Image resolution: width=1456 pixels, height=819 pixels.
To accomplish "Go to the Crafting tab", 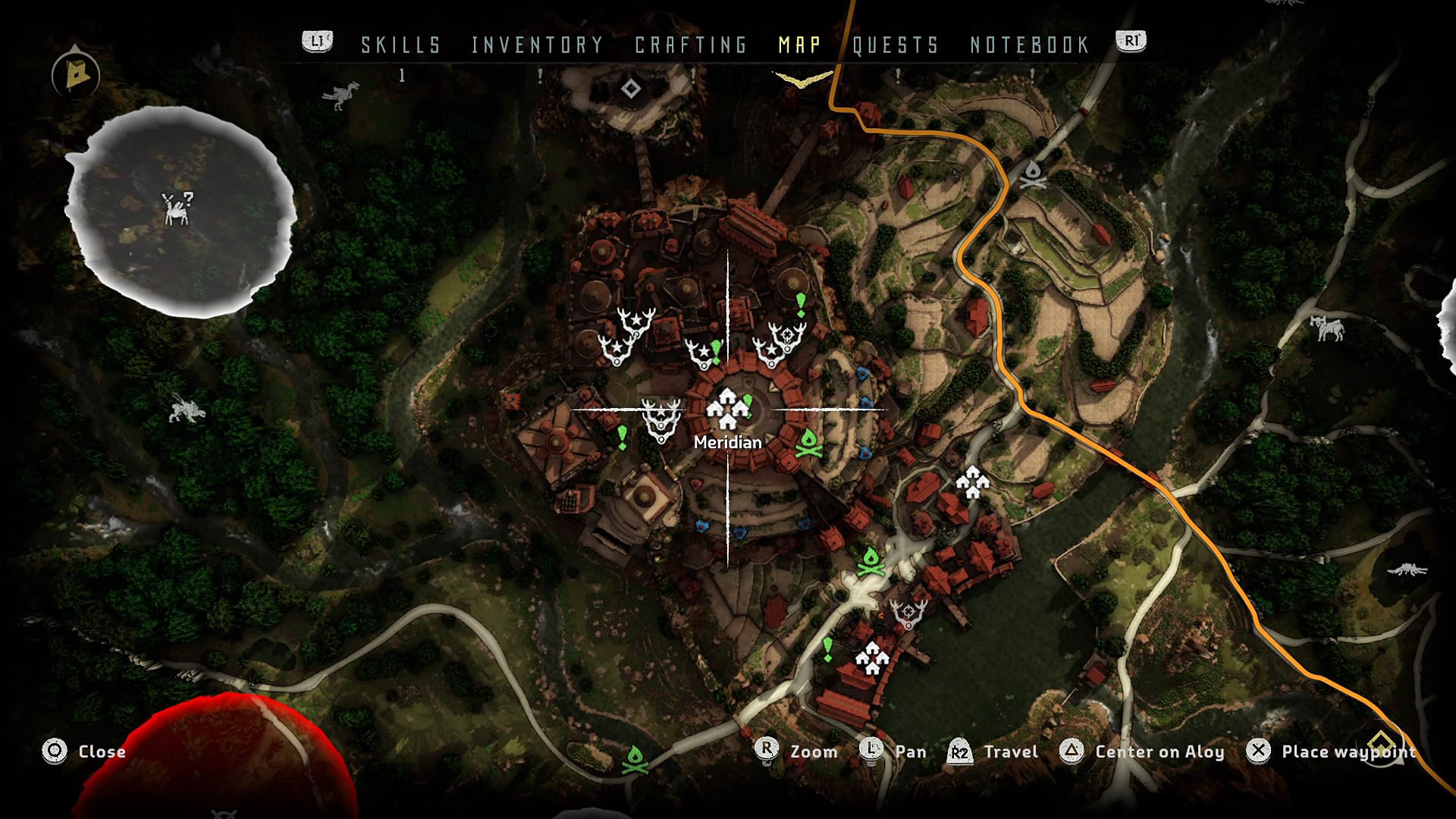I will point(691,45).
